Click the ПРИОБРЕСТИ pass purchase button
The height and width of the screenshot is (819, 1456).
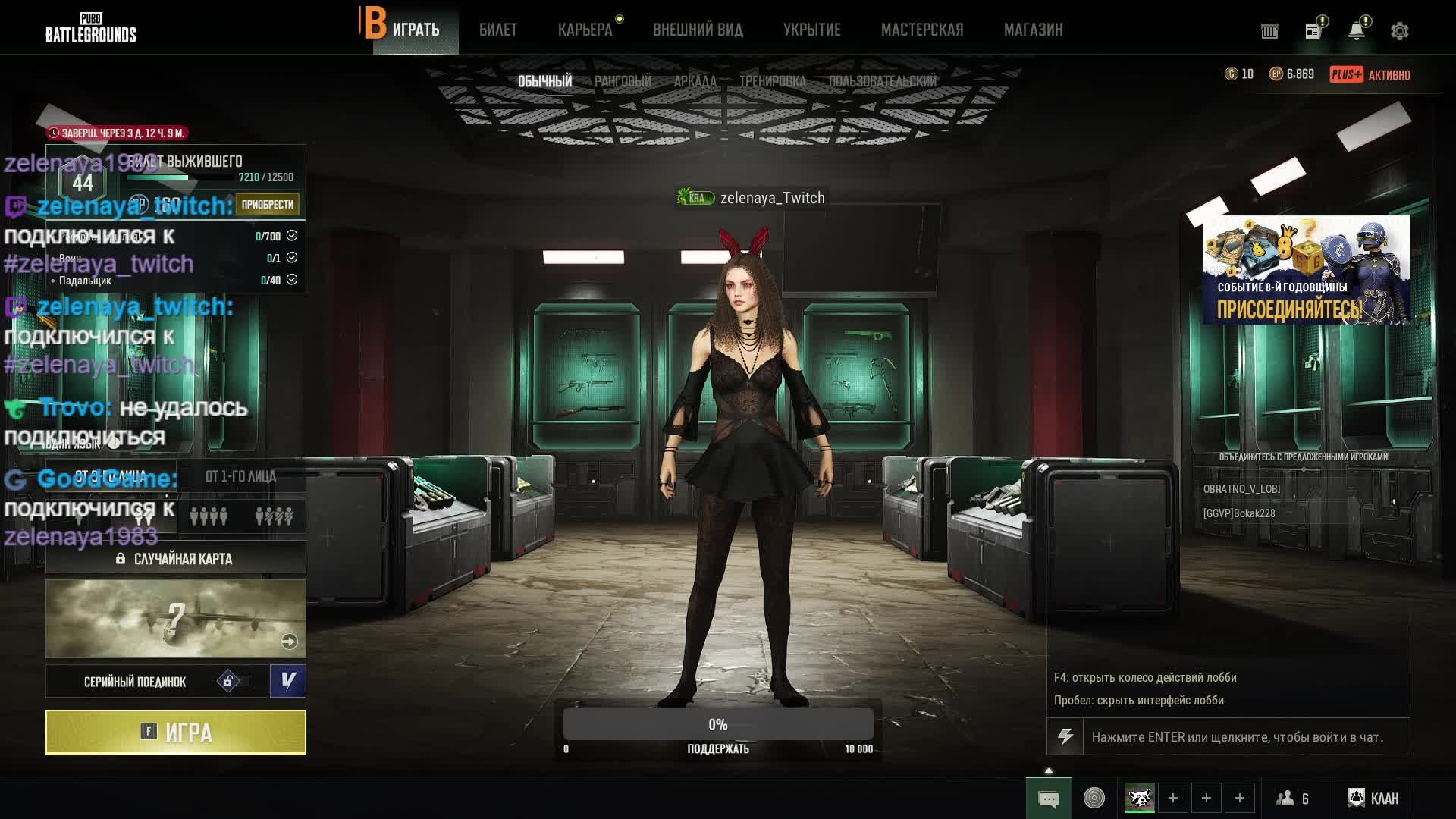[267, 204]
